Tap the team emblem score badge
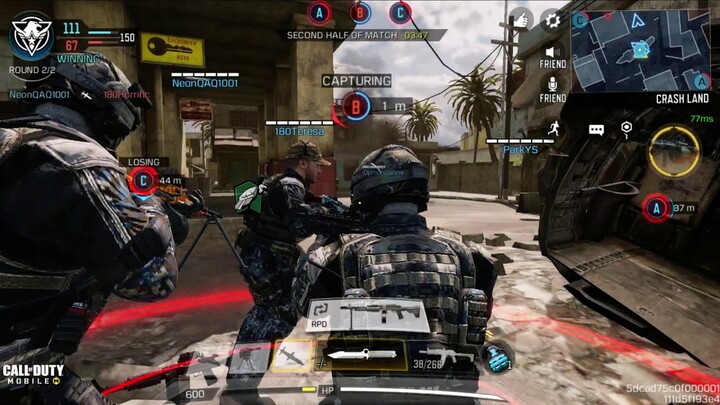 click(31, 35)
